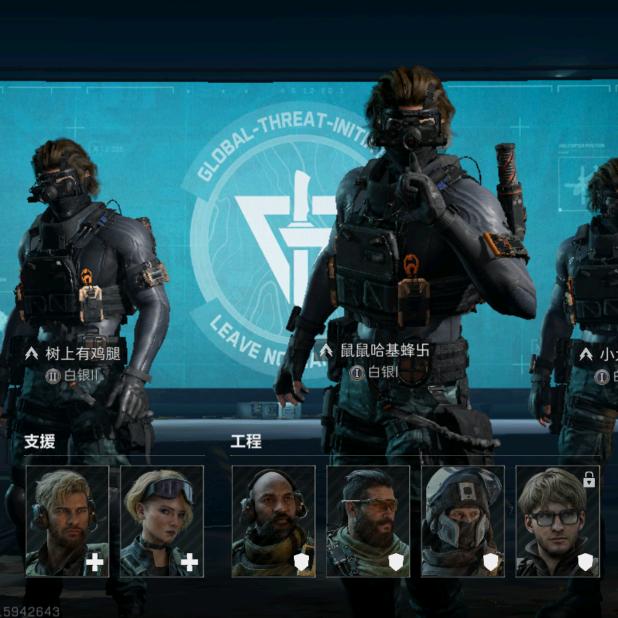Pick the bald bearded engineer with headset

click(273, 521)
